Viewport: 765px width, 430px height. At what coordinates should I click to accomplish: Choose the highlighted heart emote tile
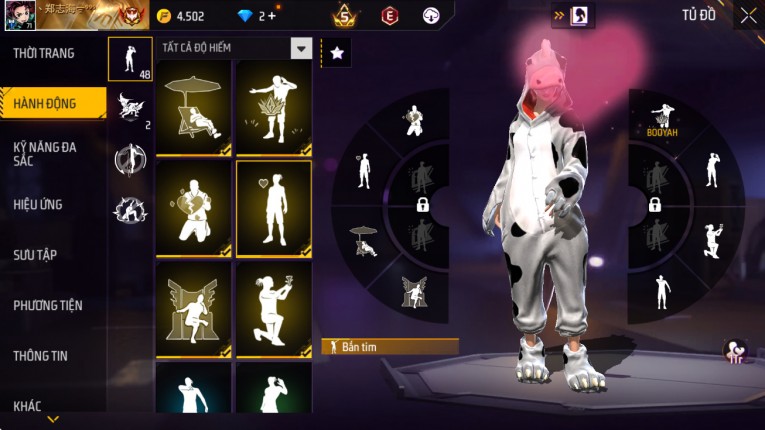coord(274,208)
